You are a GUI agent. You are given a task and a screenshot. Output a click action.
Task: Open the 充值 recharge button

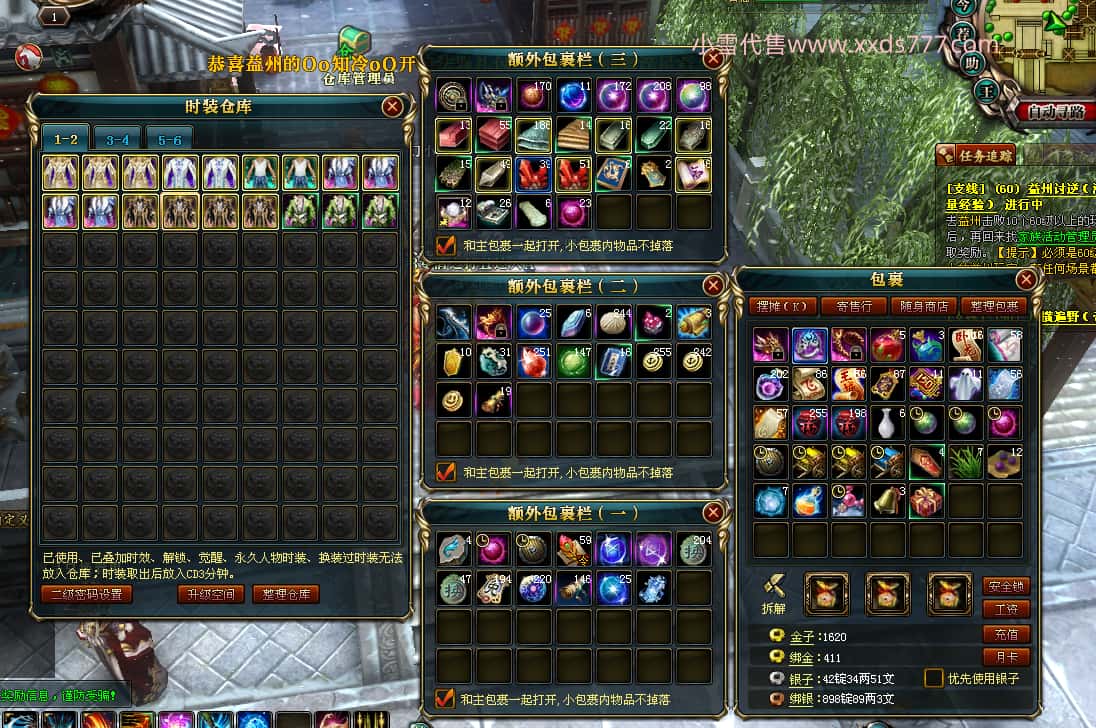1006,634
